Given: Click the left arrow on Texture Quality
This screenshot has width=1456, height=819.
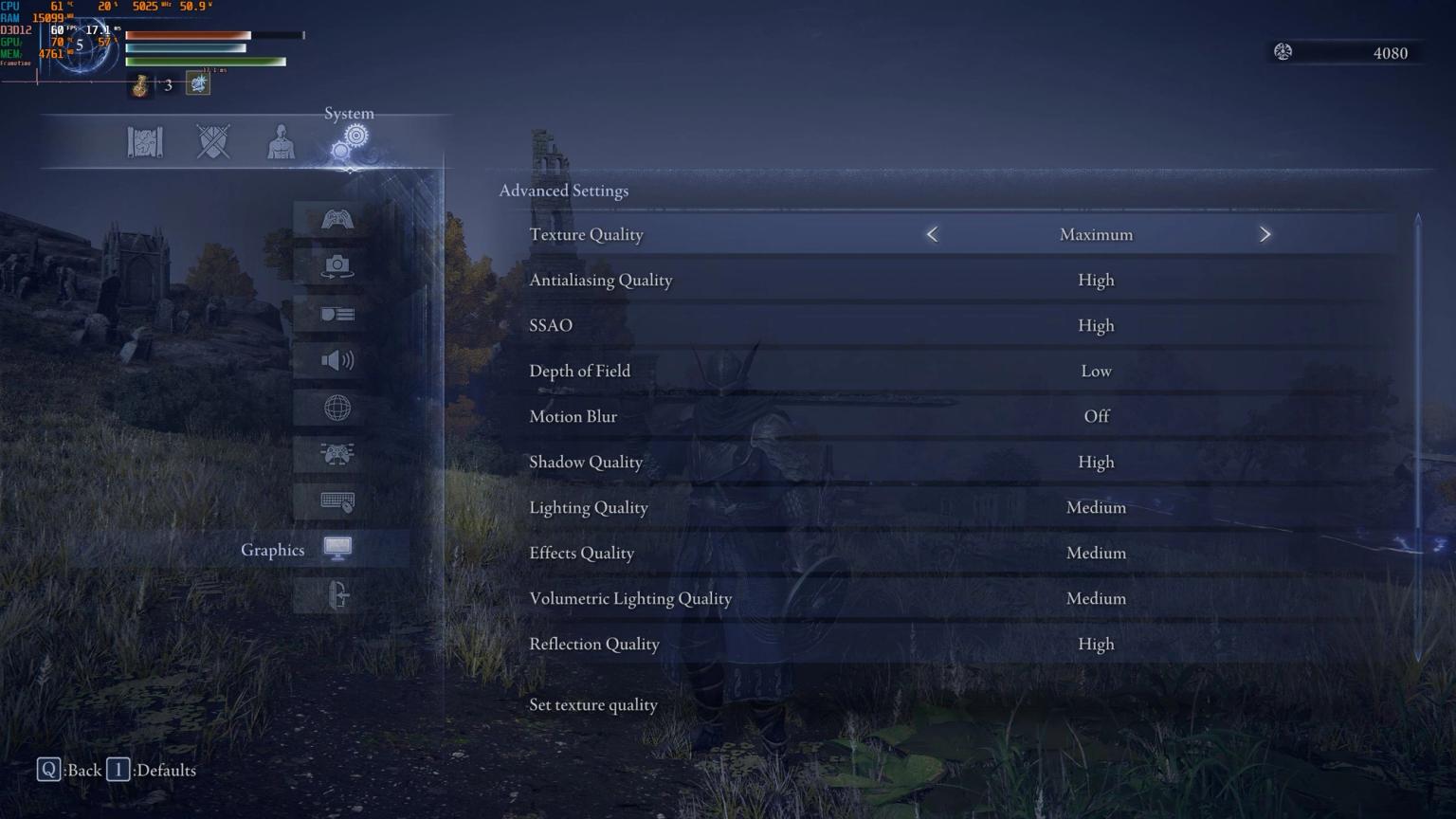Looking at the screenshot, I should (932, 234).
